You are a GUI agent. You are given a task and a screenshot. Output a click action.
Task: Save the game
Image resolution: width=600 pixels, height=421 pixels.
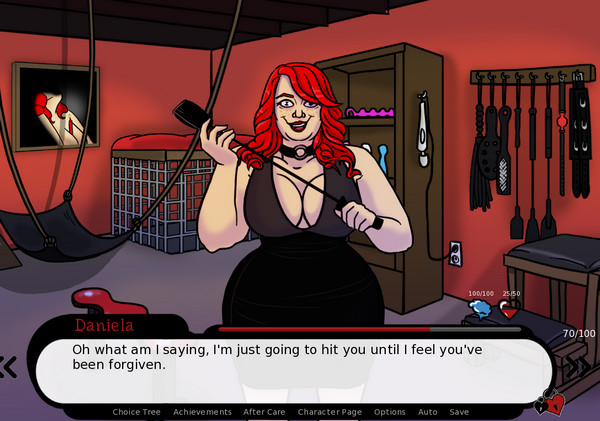pos(459,412)
